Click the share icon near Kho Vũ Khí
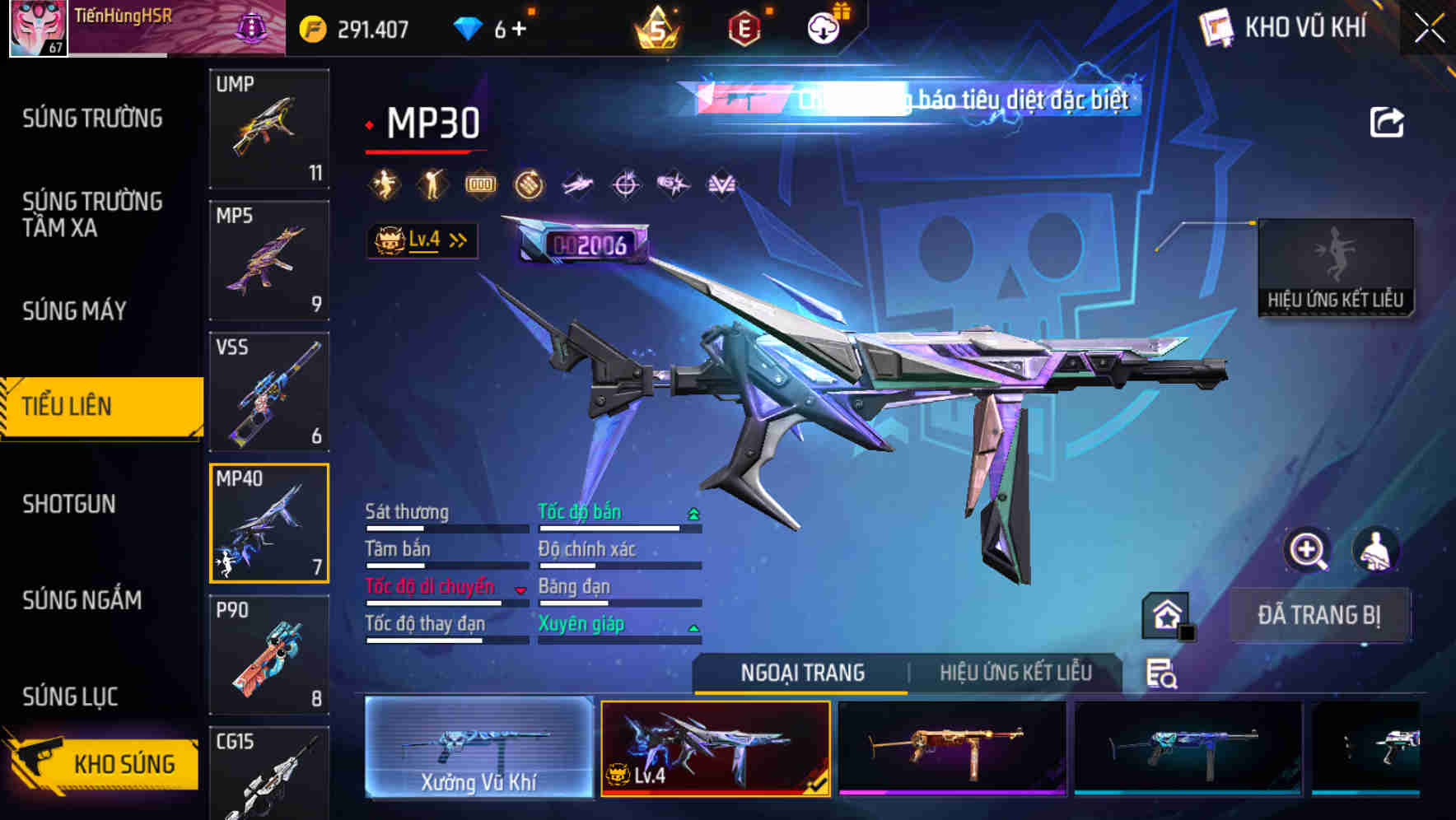 coord(1387,122)
